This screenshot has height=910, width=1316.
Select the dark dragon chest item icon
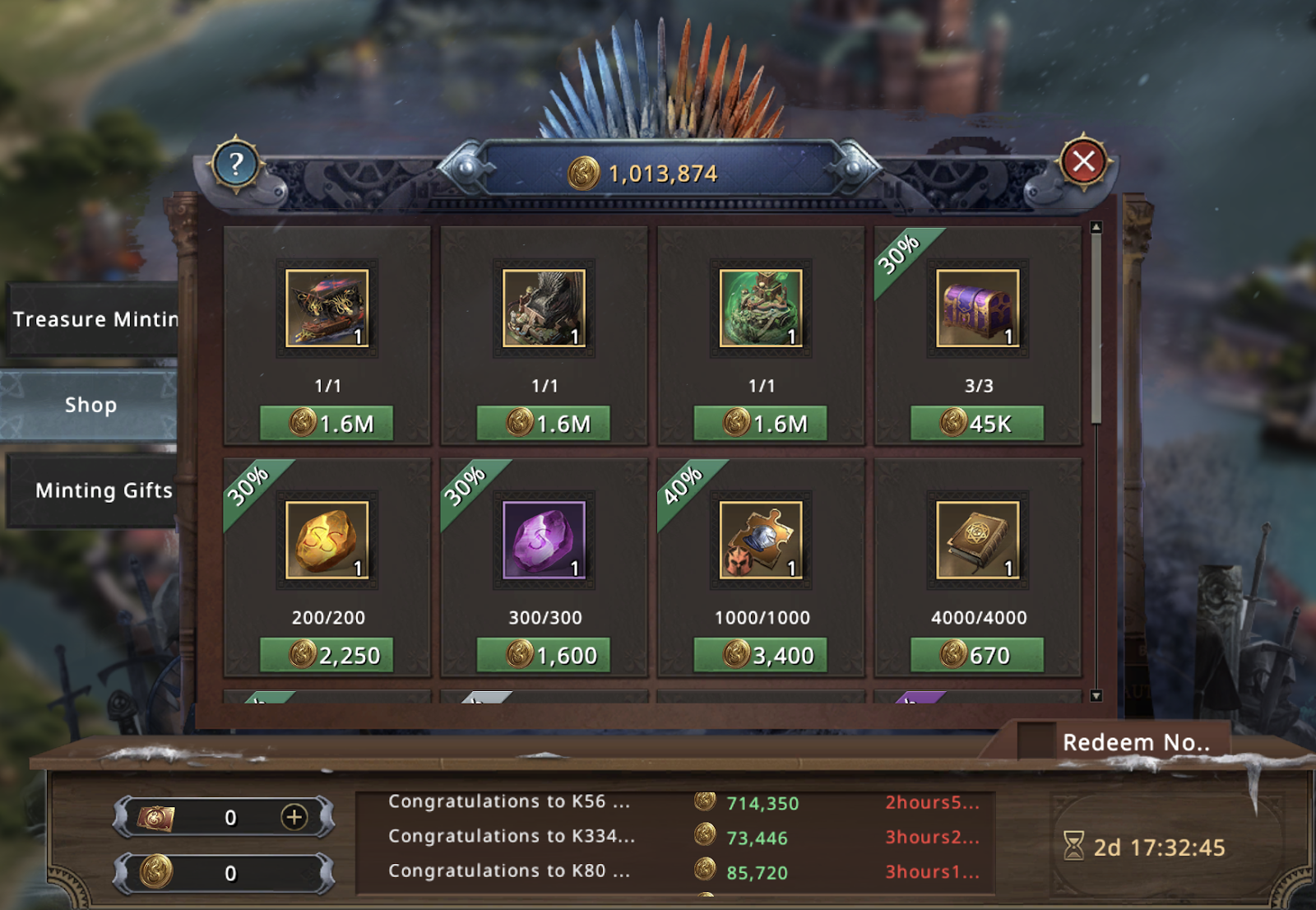click(x=327, y=309)
